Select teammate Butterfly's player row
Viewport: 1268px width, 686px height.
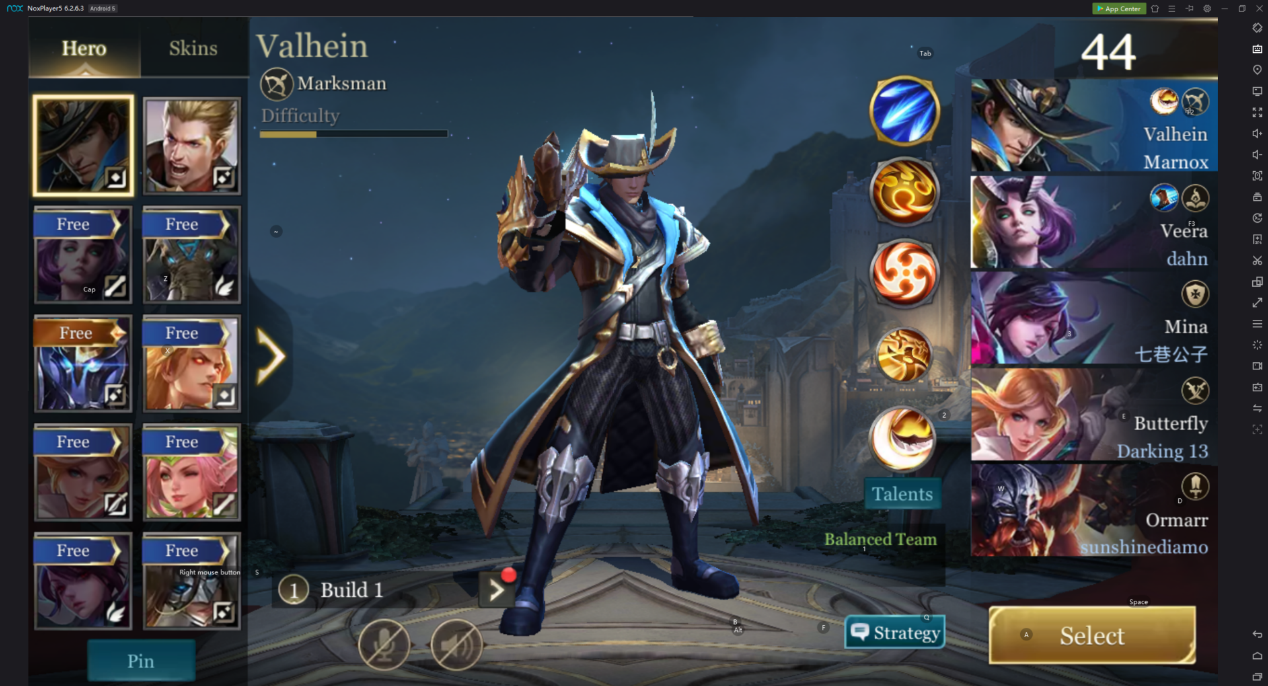1092,416
